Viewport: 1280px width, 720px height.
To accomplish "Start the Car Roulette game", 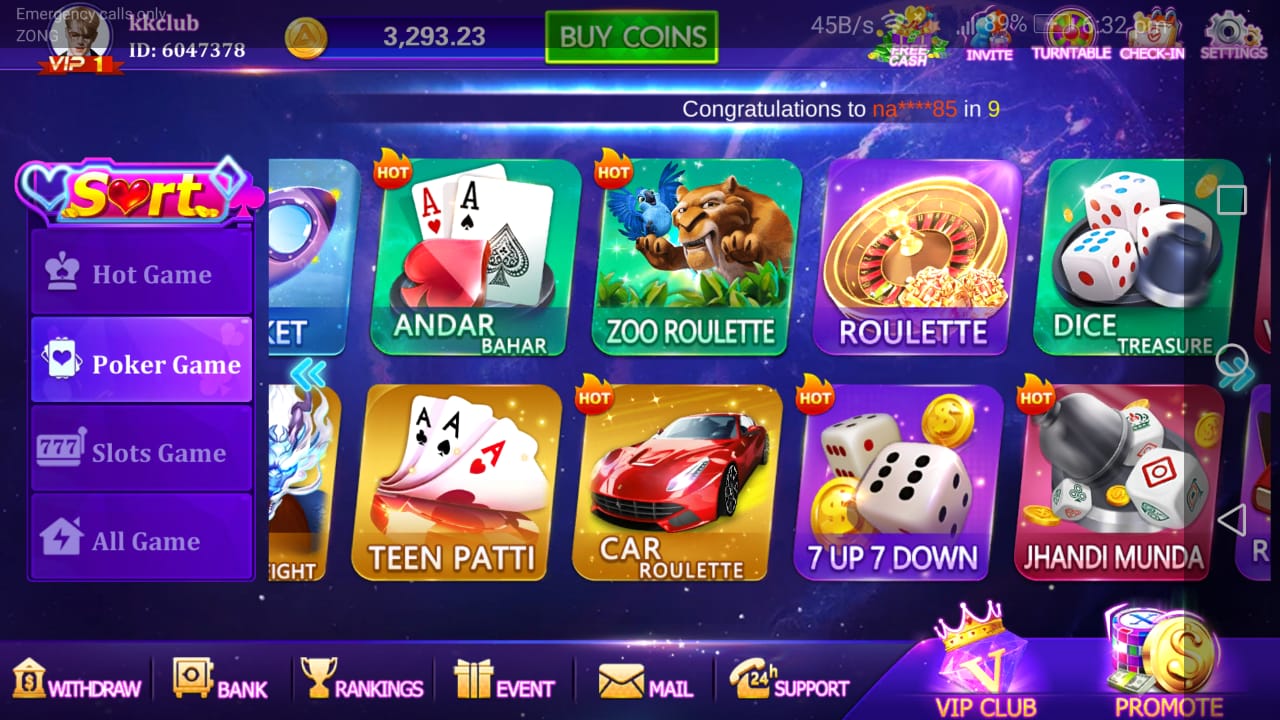I will [677, 482].
